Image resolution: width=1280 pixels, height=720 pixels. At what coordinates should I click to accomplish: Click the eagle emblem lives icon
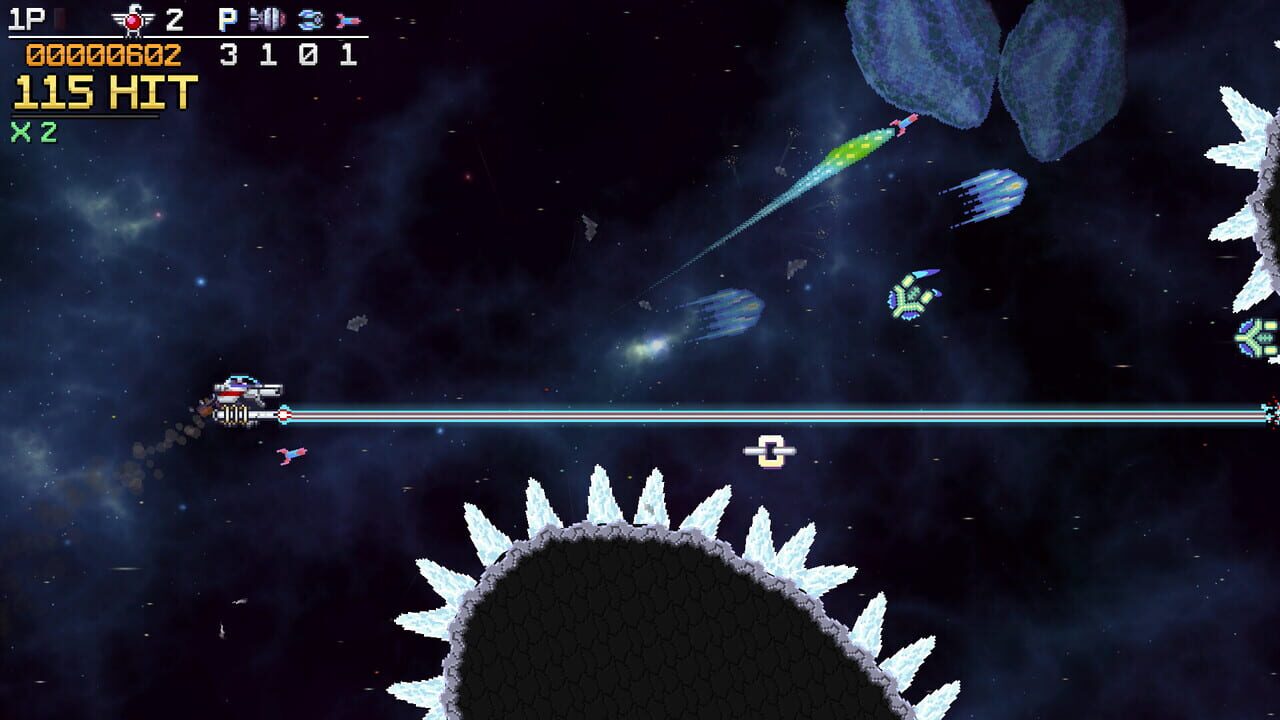pos(135,20)
